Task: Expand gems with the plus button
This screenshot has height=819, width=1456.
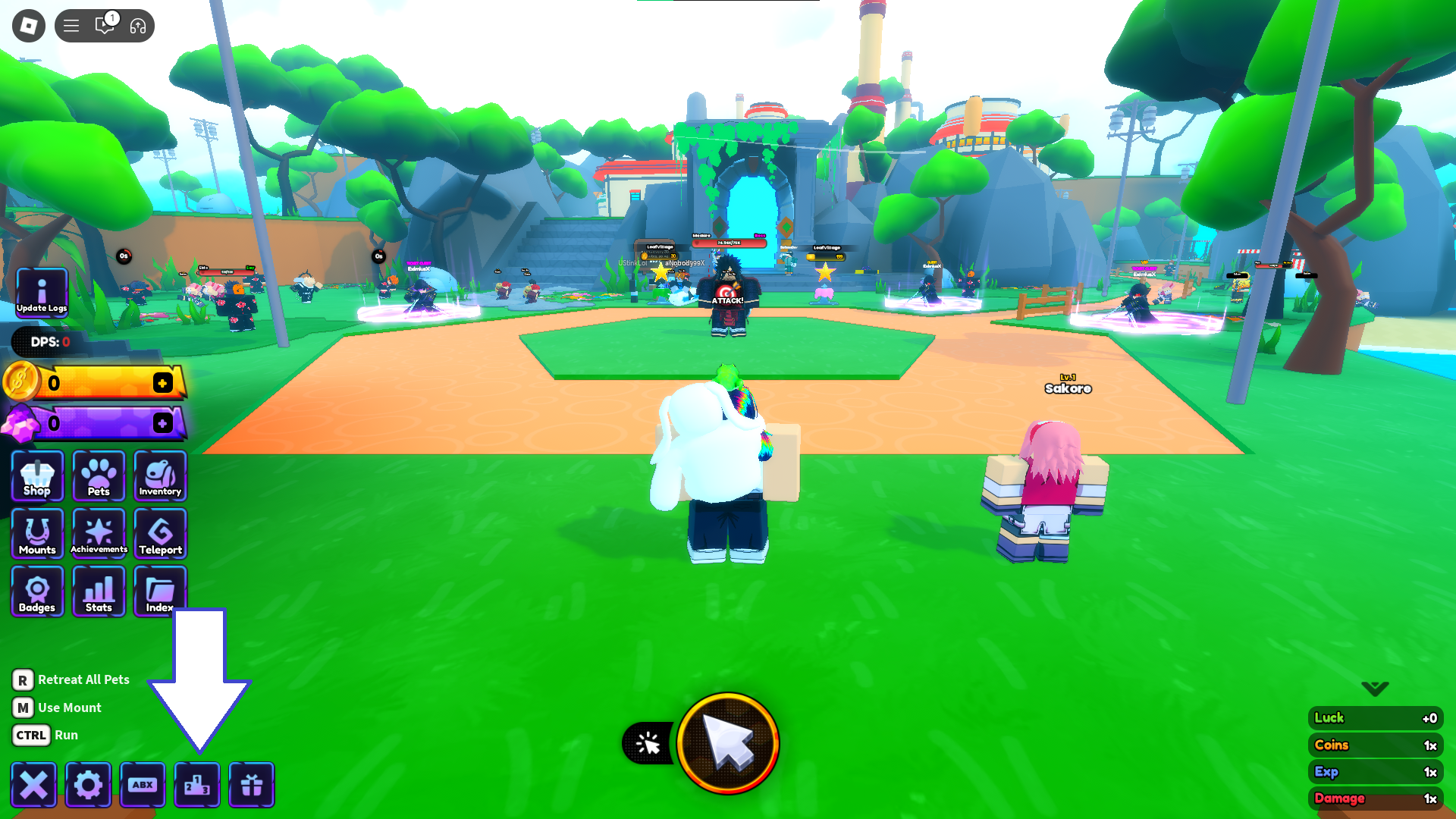Action: pyautogui.click(x=162, y=423)
